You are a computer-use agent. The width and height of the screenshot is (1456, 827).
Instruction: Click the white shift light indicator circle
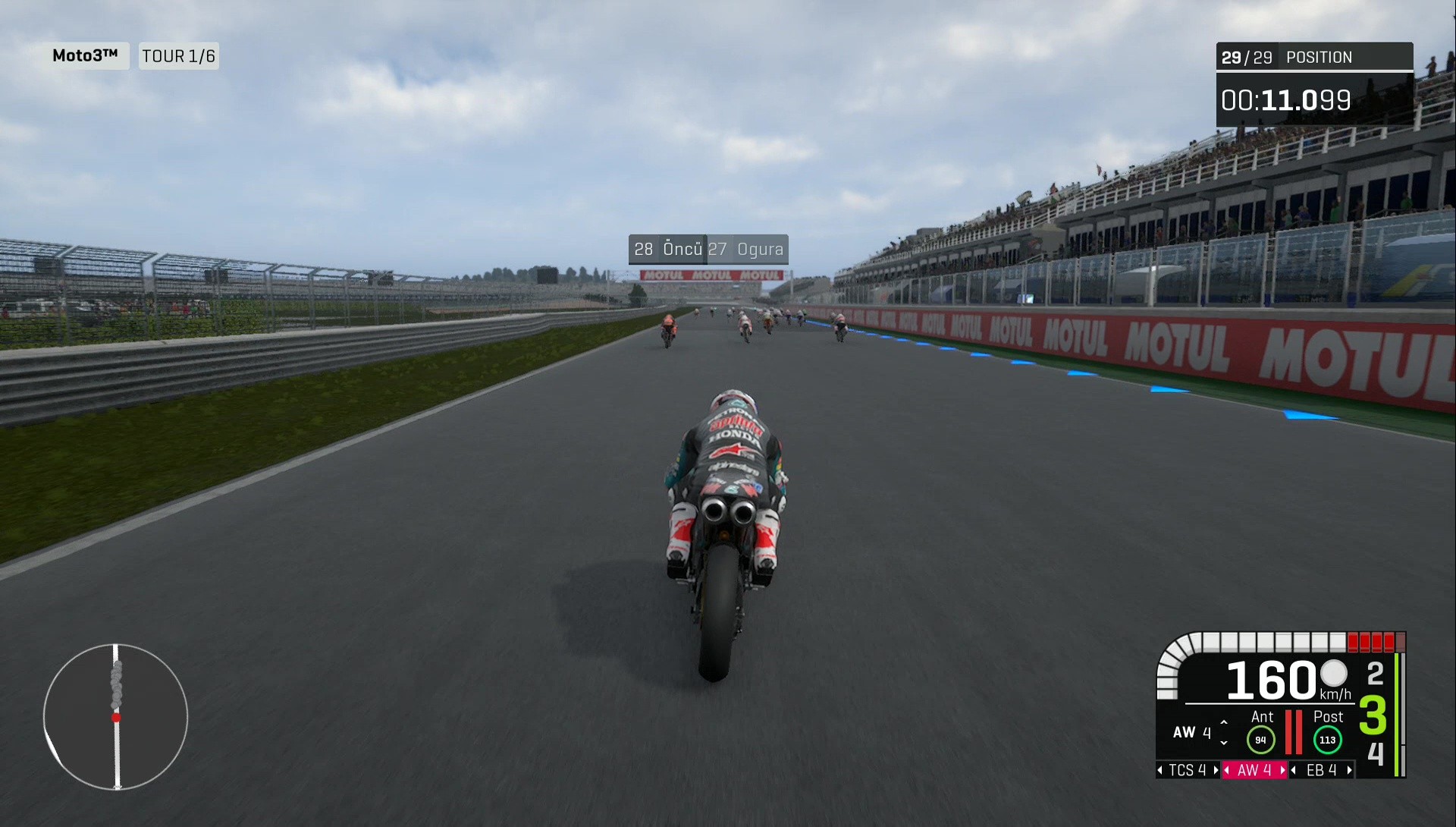[1334, 674]
